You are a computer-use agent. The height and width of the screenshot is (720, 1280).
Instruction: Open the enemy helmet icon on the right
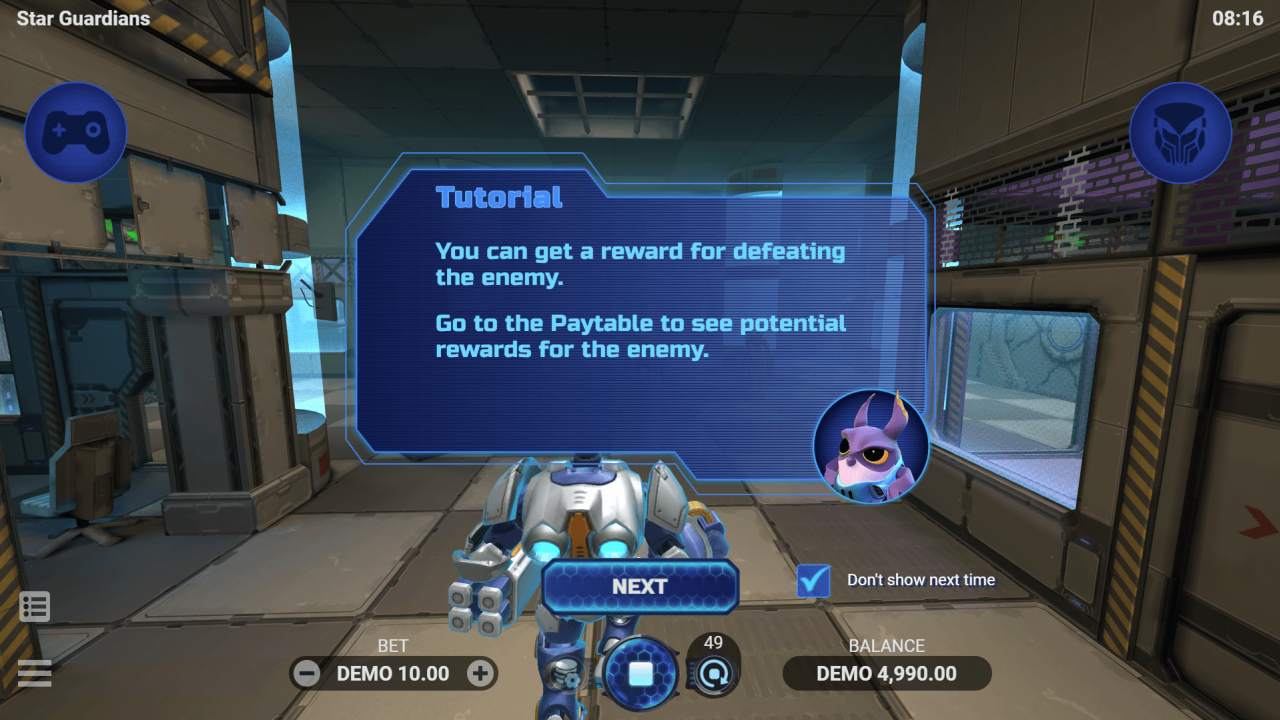click(x=1180, y=133)
